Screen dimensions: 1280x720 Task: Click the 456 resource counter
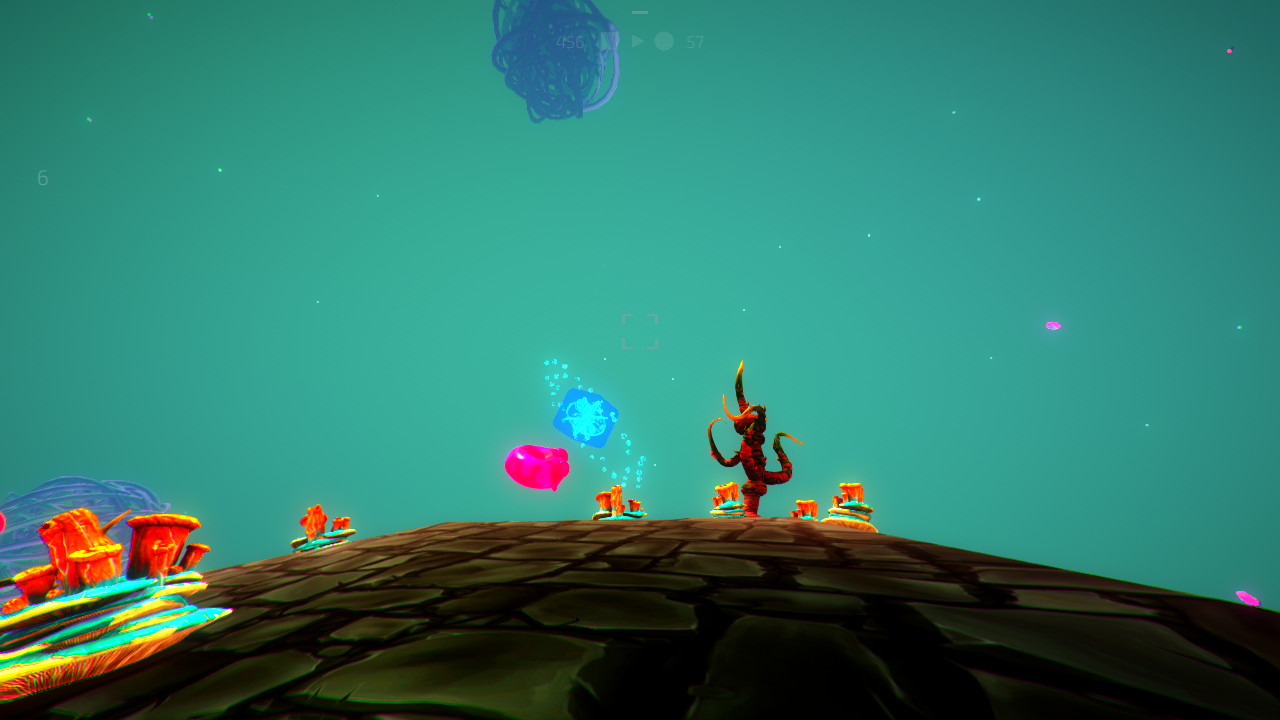pos(570,42)
